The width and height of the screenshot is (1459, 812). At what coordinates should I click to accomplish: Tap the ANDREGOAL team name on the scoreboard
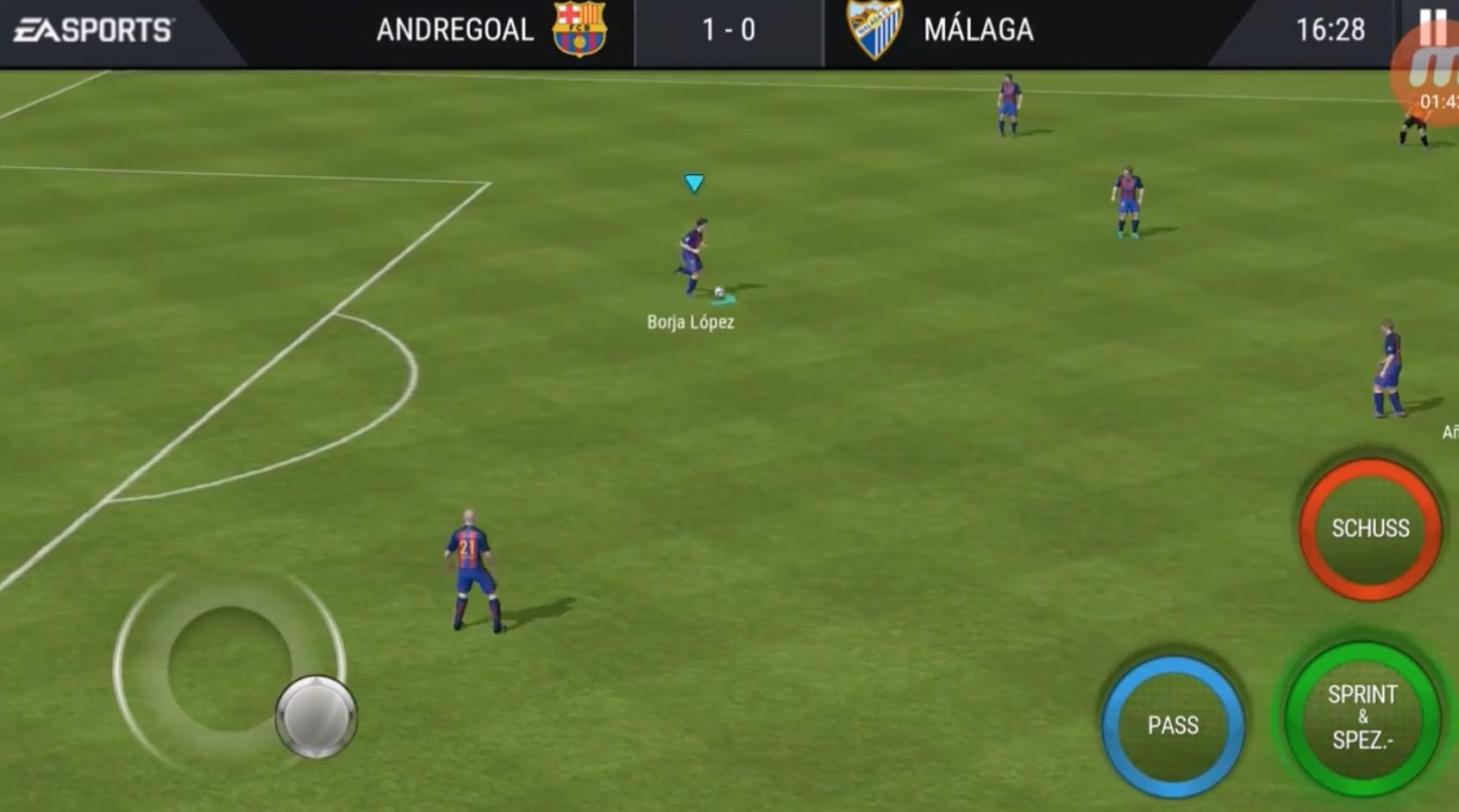454,29
